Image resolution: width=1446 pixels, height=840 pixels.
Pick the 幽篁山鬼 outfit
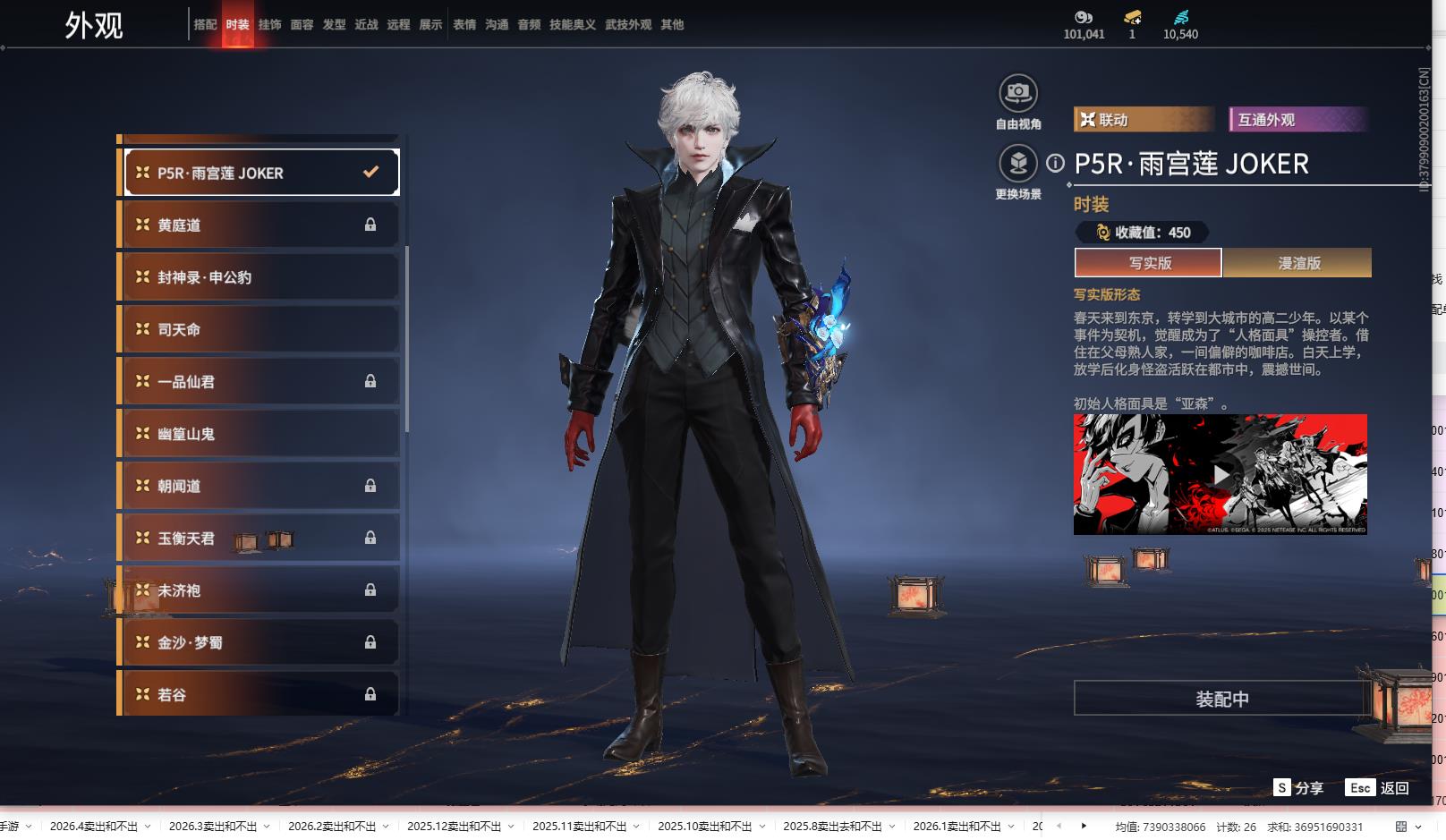[x=259, y=434]
